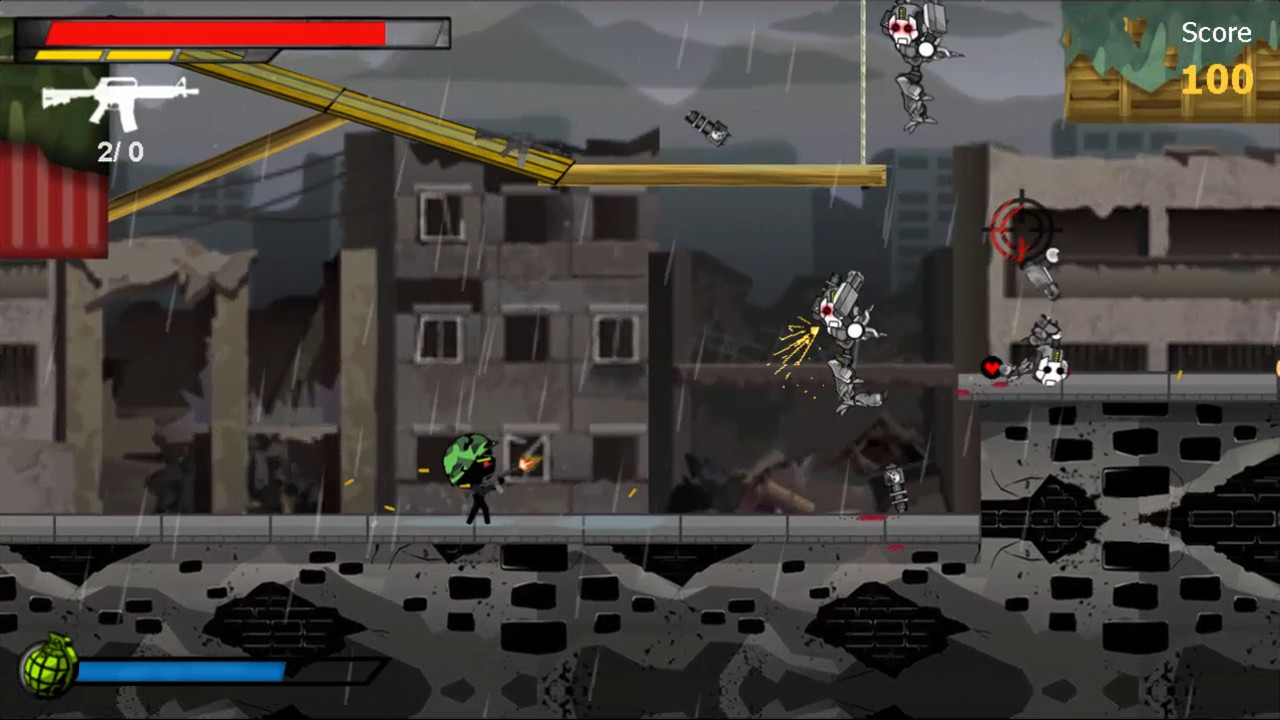Click the score value 100
The width and height of the screenshot is (1280, 720).
point(1218,80)
